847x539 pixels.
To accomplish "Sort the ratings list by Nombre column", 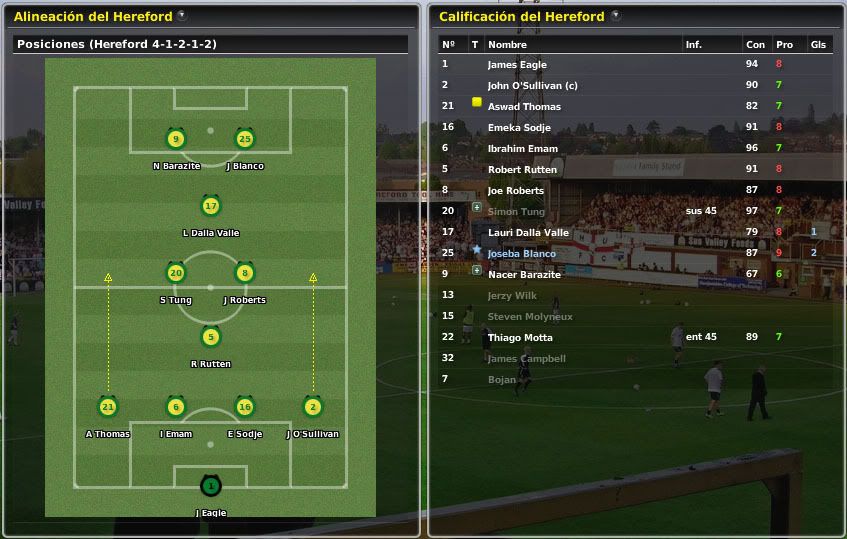I will [507, 45].
